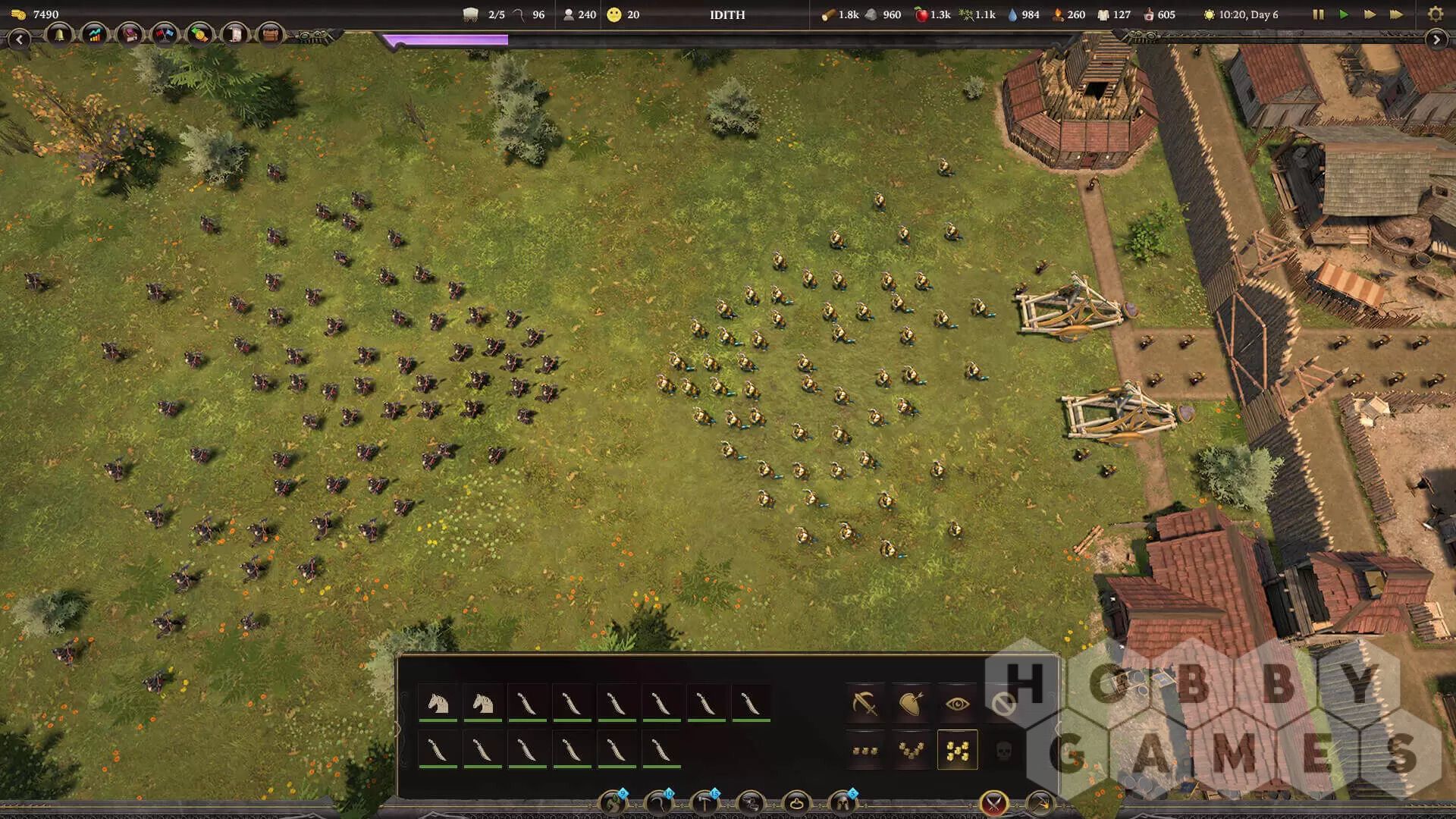Open the crossed flags diplomacy panel
Image resolution: width=1456 pixels, height=819 pixels.
point(165,35)
